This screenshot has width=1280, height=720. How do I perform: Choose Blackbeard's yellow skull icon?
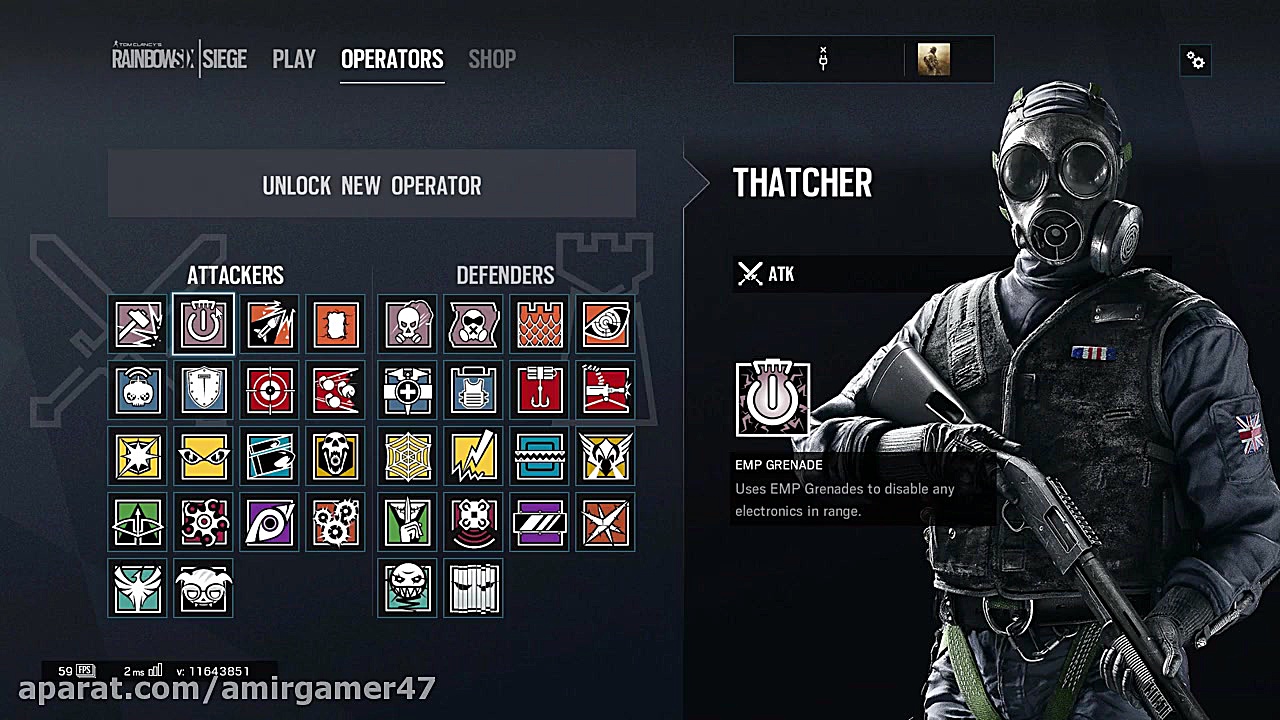(x=336, y=456)
